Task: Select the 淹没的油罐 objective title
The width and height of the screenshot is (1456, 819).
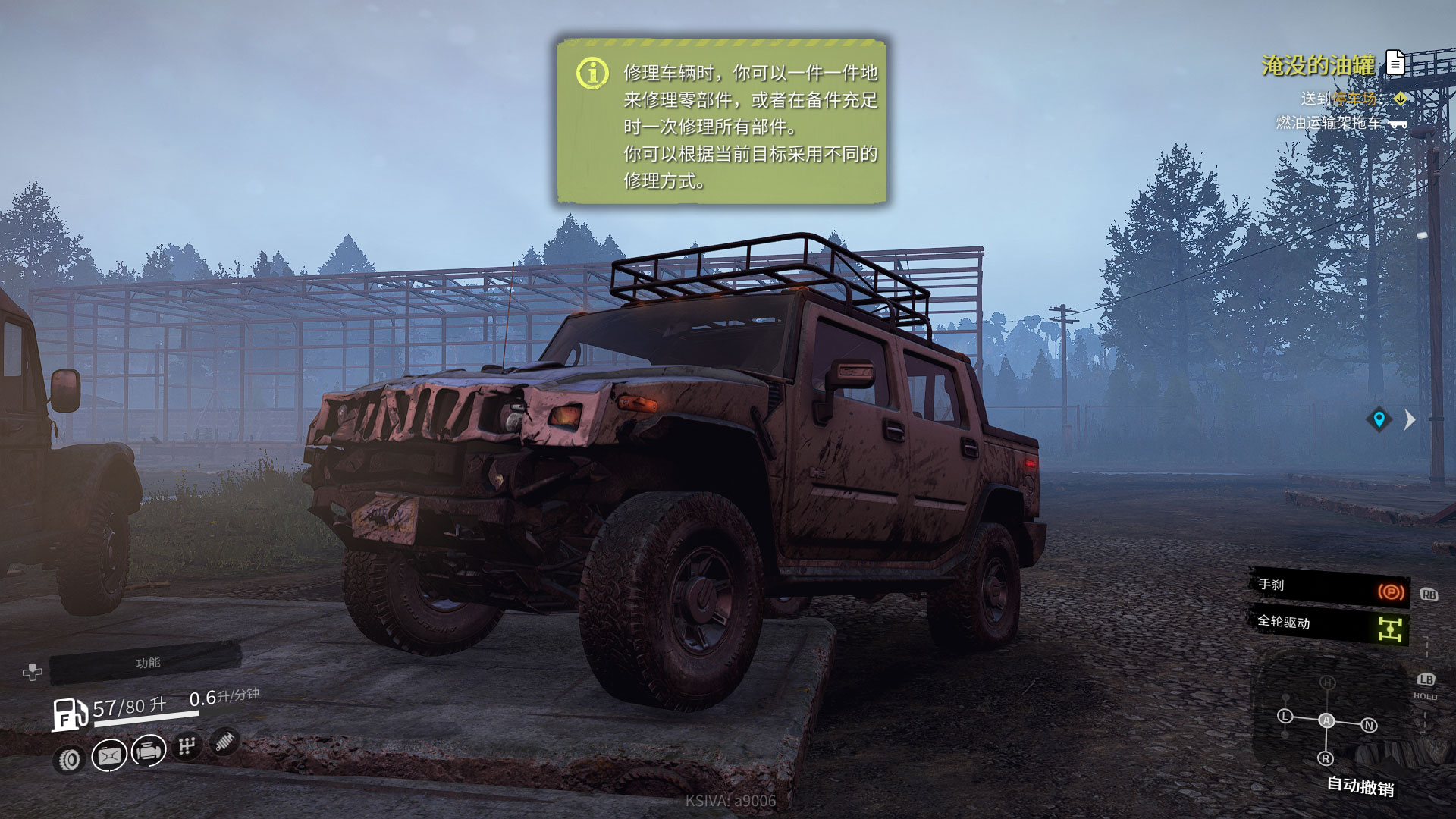Action: point(1318,65)
